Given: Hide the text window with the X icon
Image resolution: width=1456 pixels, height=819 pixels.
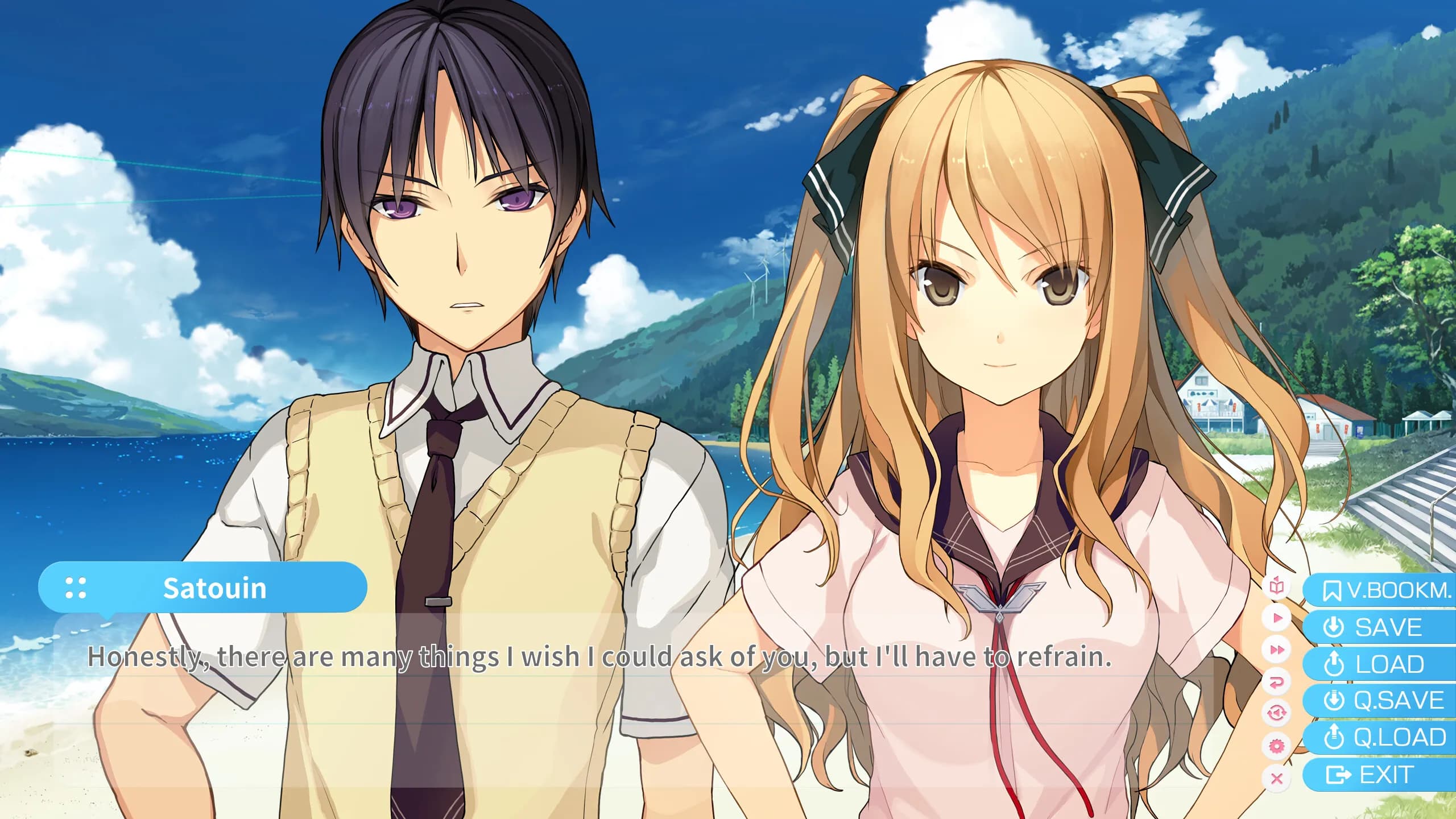Looking at the screenshot, I should click(1277, 778).
